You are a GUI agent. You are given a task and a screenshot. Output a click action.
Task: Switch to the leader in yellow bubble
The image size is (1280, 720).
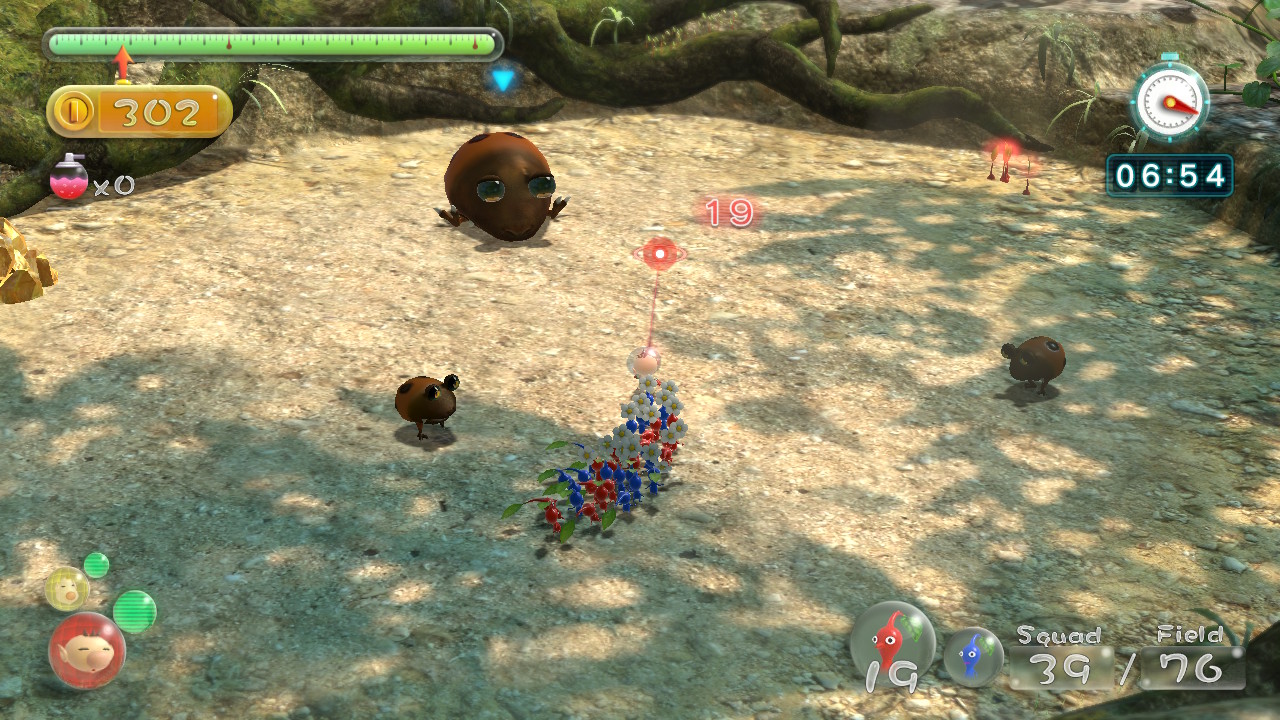pyautogui.click(x=67, y=588)
